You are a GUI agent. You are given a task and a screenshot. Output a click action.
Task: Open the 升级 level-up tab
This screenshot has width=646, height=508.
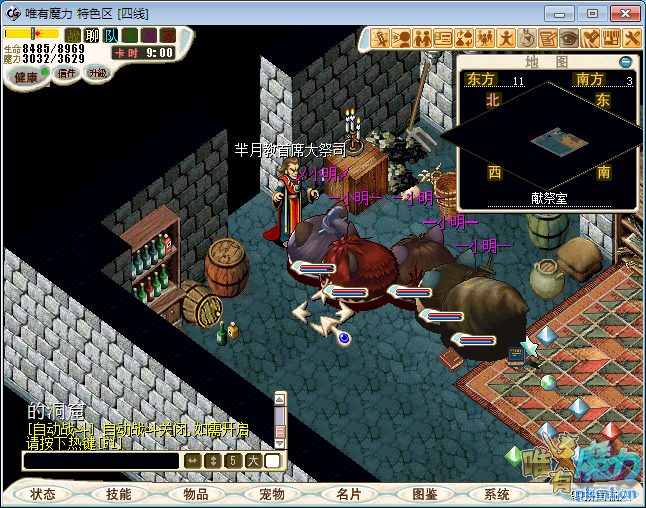point(97,73)
